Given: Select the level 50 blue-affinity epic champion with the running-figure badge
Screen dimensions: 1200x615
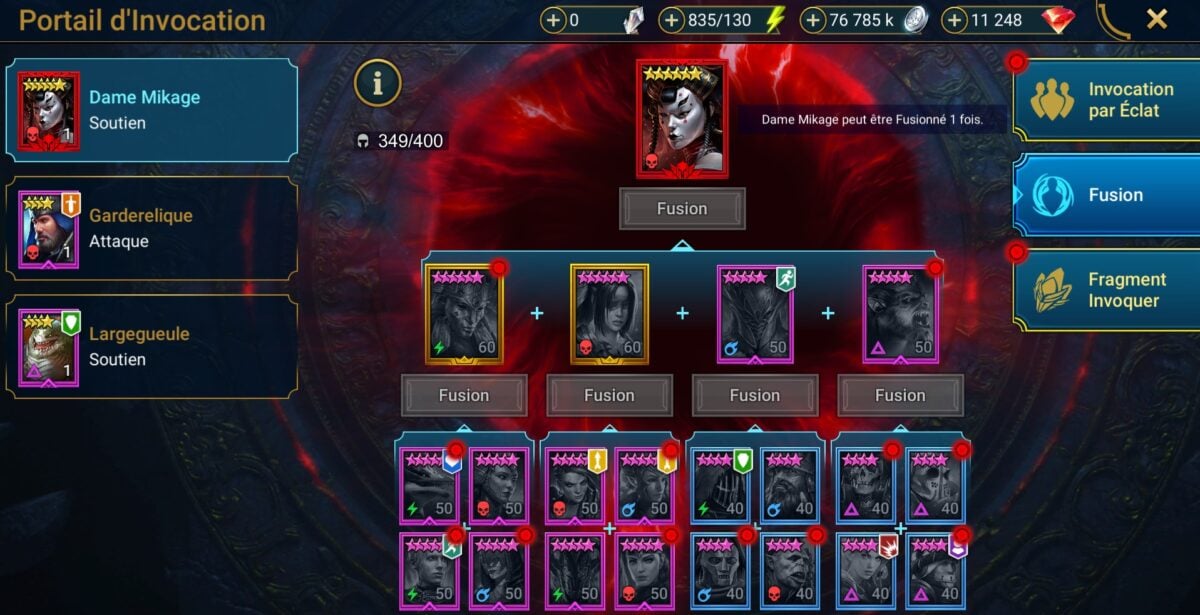Looking at the screenshot, I should click(755, 314).
